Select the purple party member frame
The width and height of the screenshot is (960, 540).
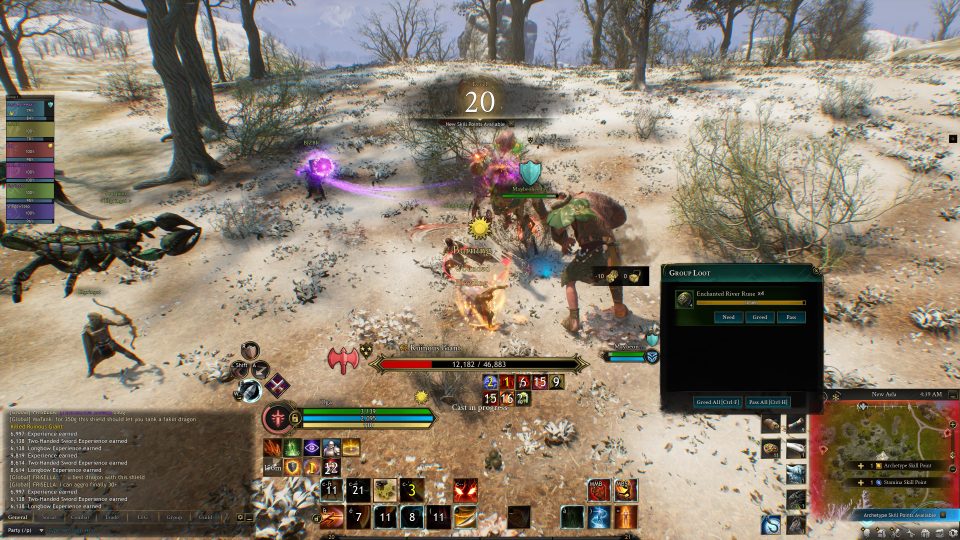tap(30, 171)
